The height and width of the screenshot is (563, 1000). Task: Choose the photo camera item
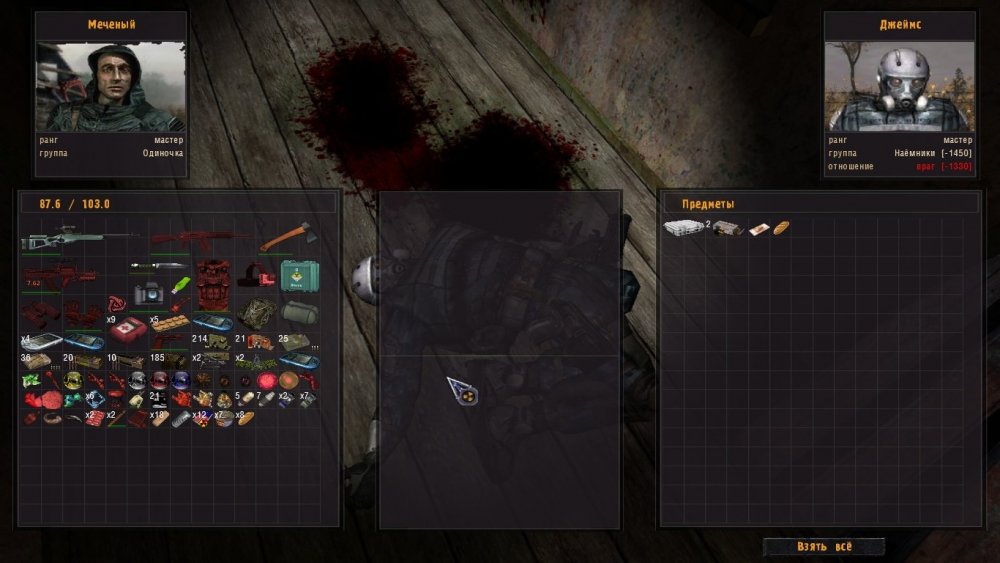(148, 292)
